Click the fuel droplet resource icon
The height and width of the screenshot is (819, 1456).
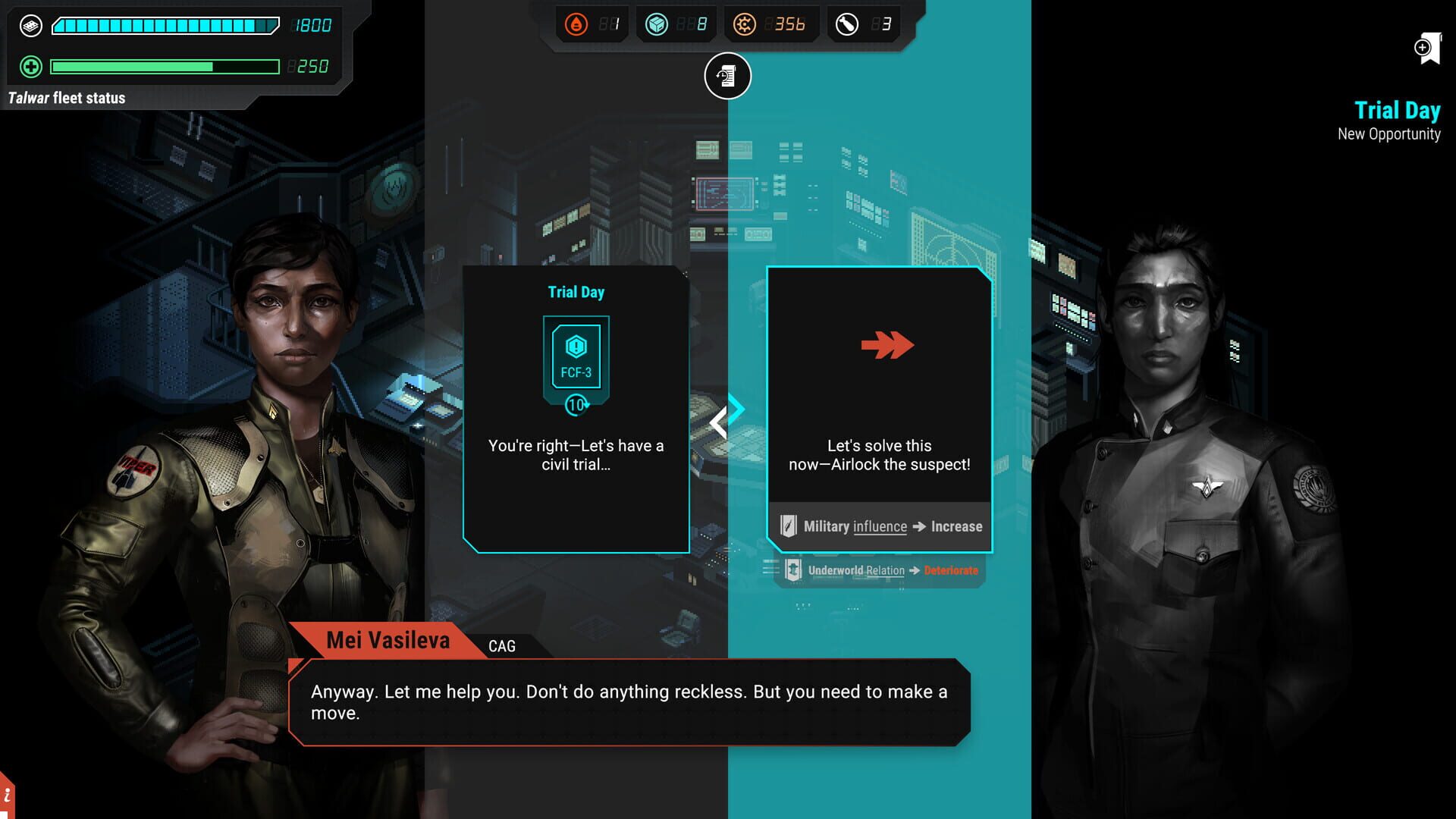578,24
